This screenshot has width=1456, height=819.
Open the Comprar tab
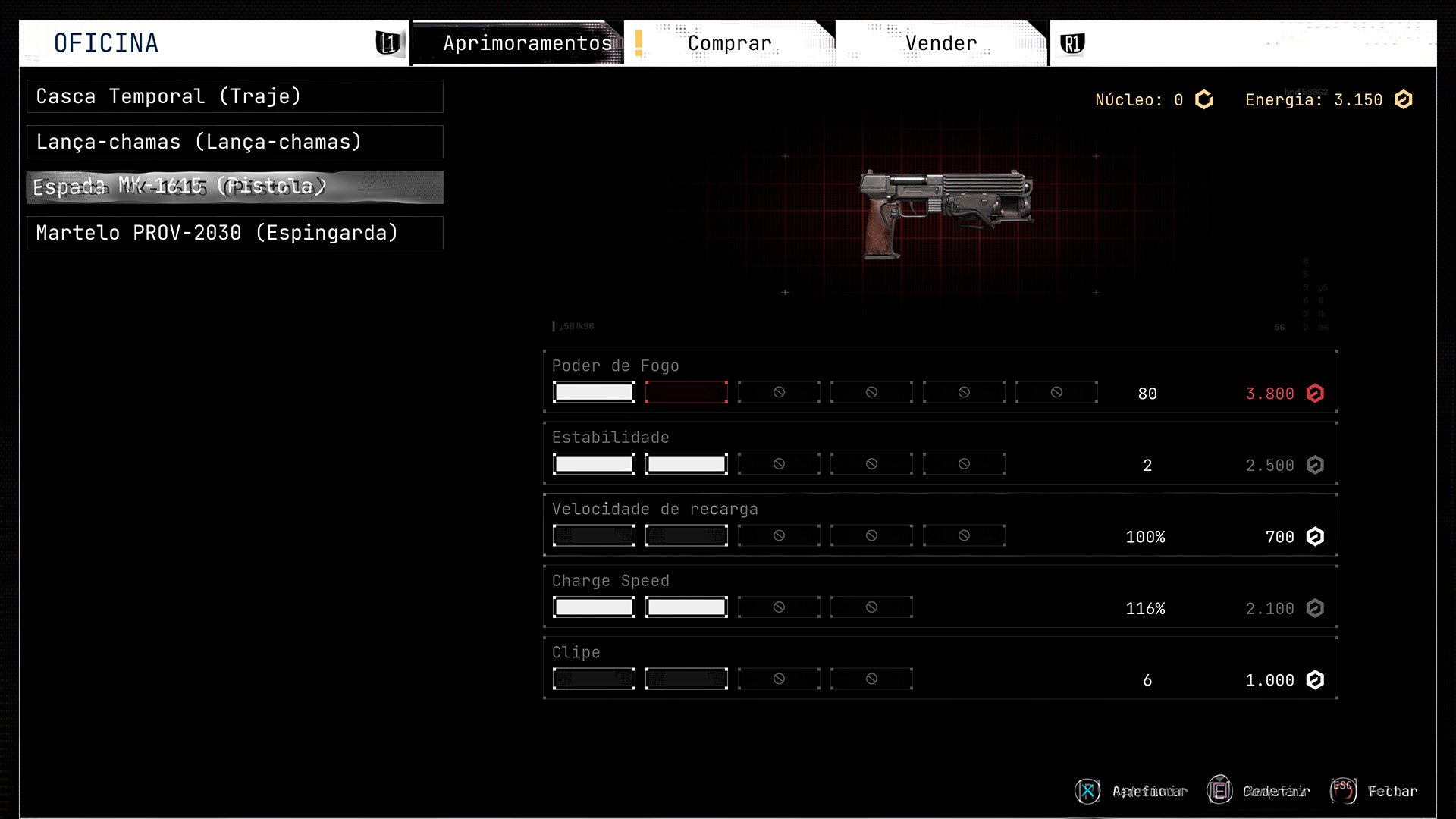729,43
